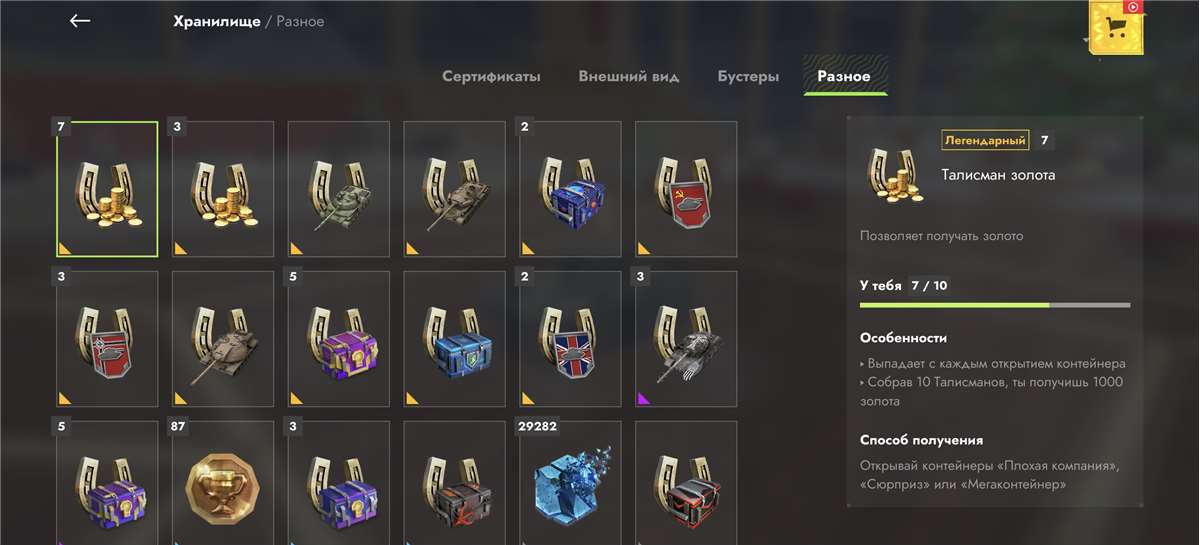Viewport: 1200px width, 545px height.
Task: Select the Soviet hammer-and-sickle shield talisman
Action: [686, 189]
